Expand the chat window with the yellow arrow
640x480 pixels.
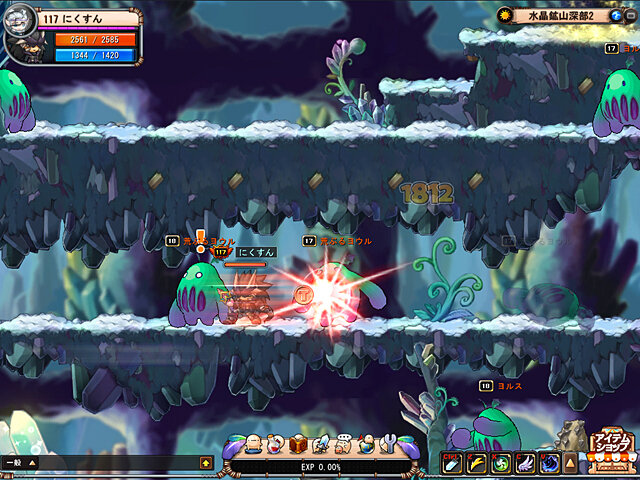pos(206,463)
